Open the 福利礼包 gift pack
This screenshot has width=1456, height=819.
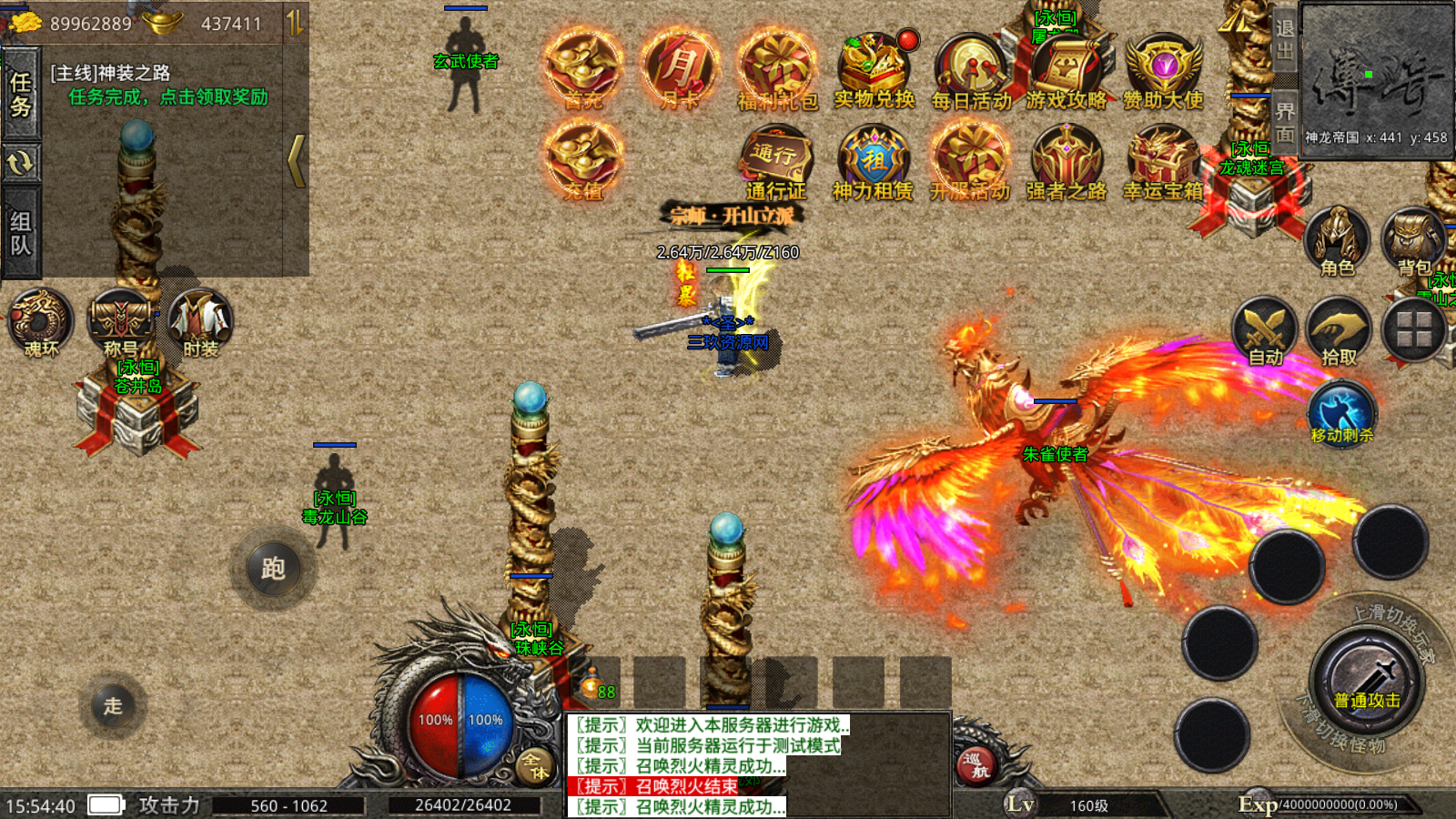[x=776, y=68]
